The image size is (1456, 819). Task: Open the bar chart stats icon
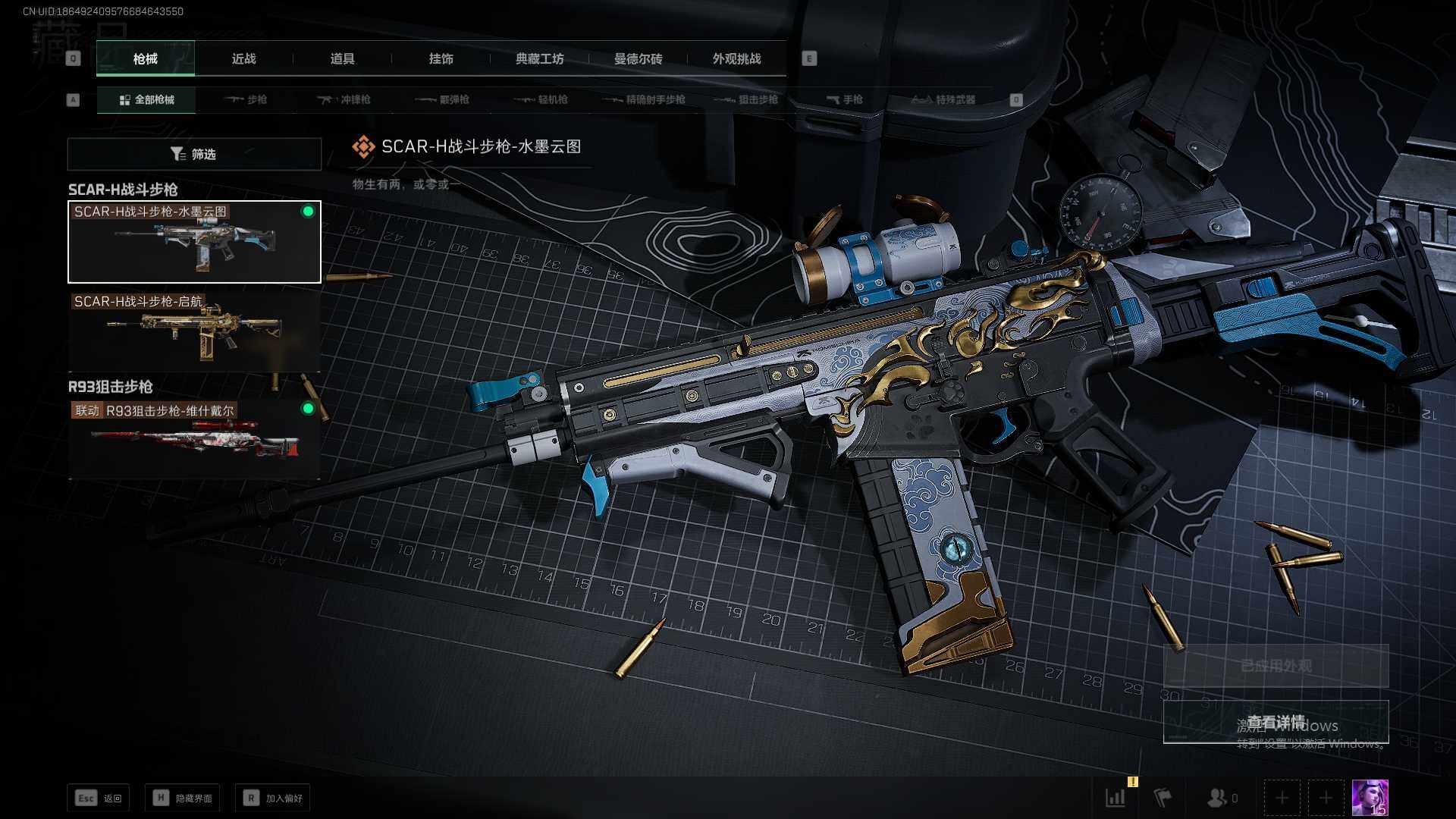[1116, 798]
